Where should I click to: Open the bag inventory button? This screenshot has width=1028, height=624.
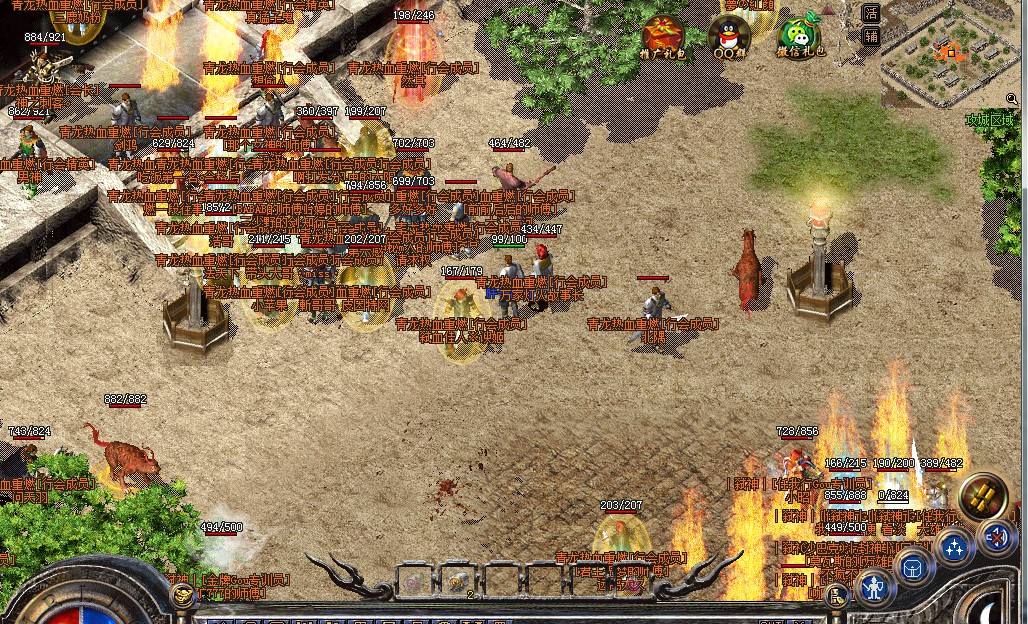click(x=913, y=568)
